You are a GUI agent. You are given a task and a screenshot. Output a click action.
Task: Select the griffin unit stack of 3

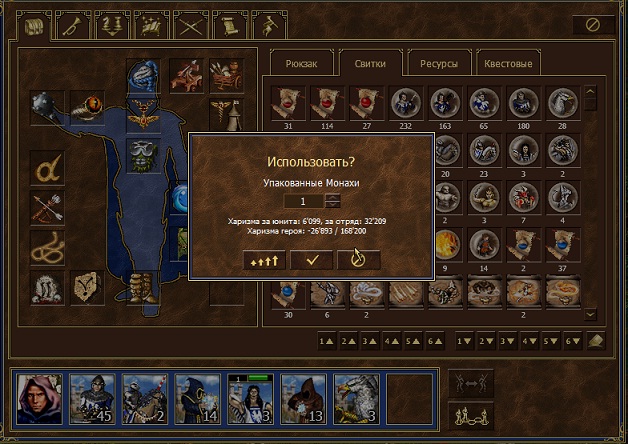[x=354, y=400]
